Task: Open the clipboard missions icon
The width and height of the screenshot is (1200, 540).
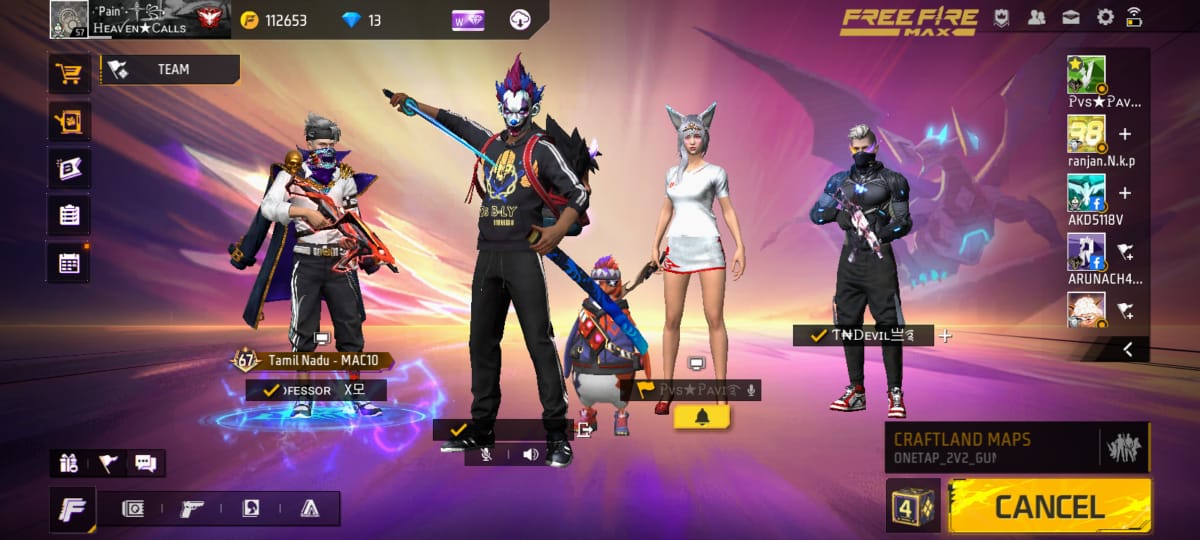Action: coord(69,214)
